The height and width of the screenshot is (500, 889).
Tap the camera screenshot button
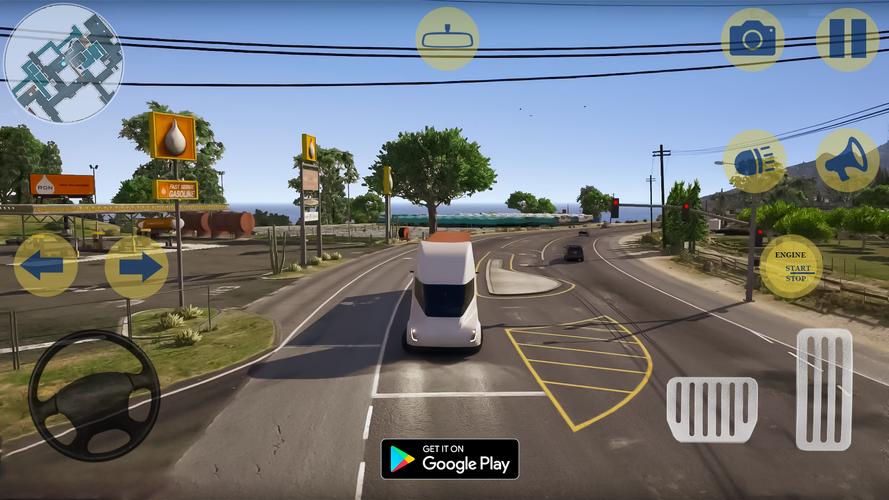[752, 39]
